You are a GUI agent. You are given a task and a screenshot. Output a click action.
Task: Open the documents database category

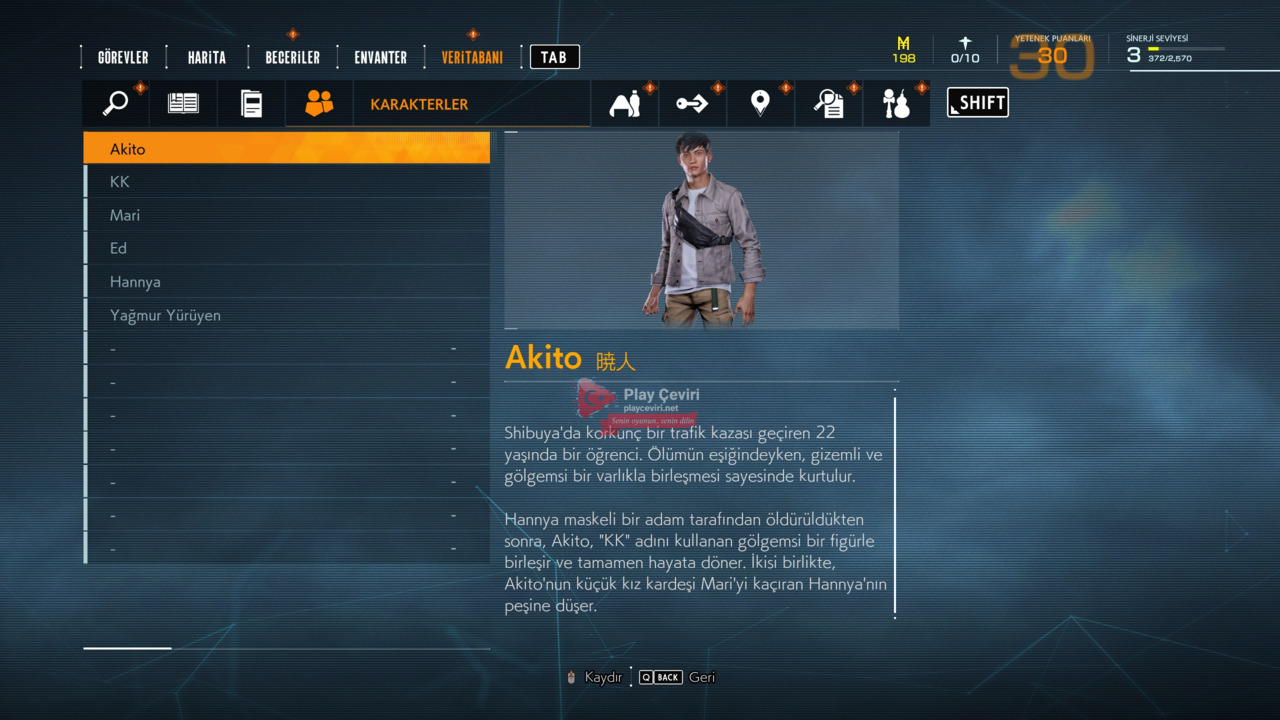[251, 103]
